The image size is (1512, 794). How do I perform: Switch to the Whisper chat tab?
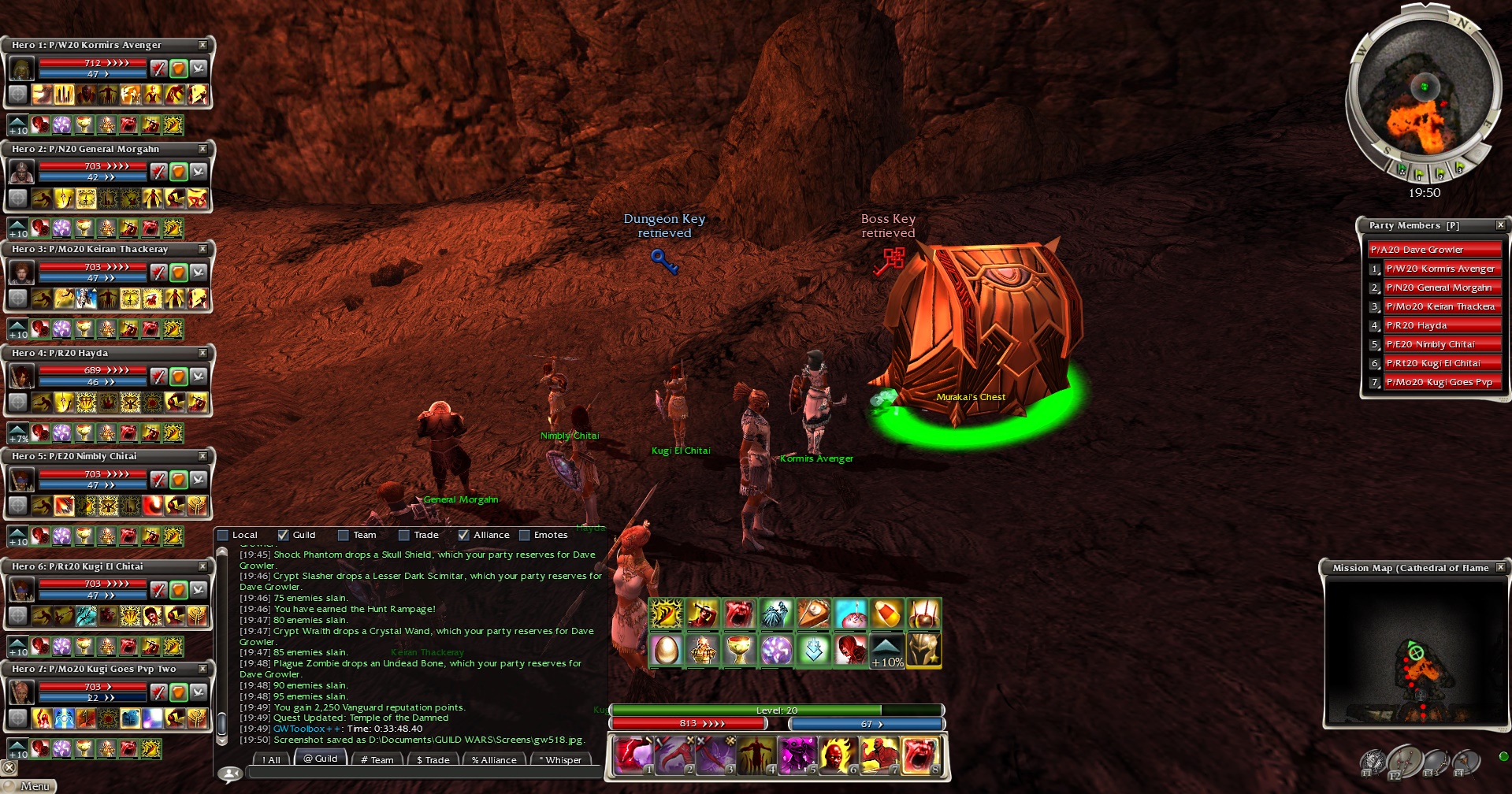click(560, 759)
